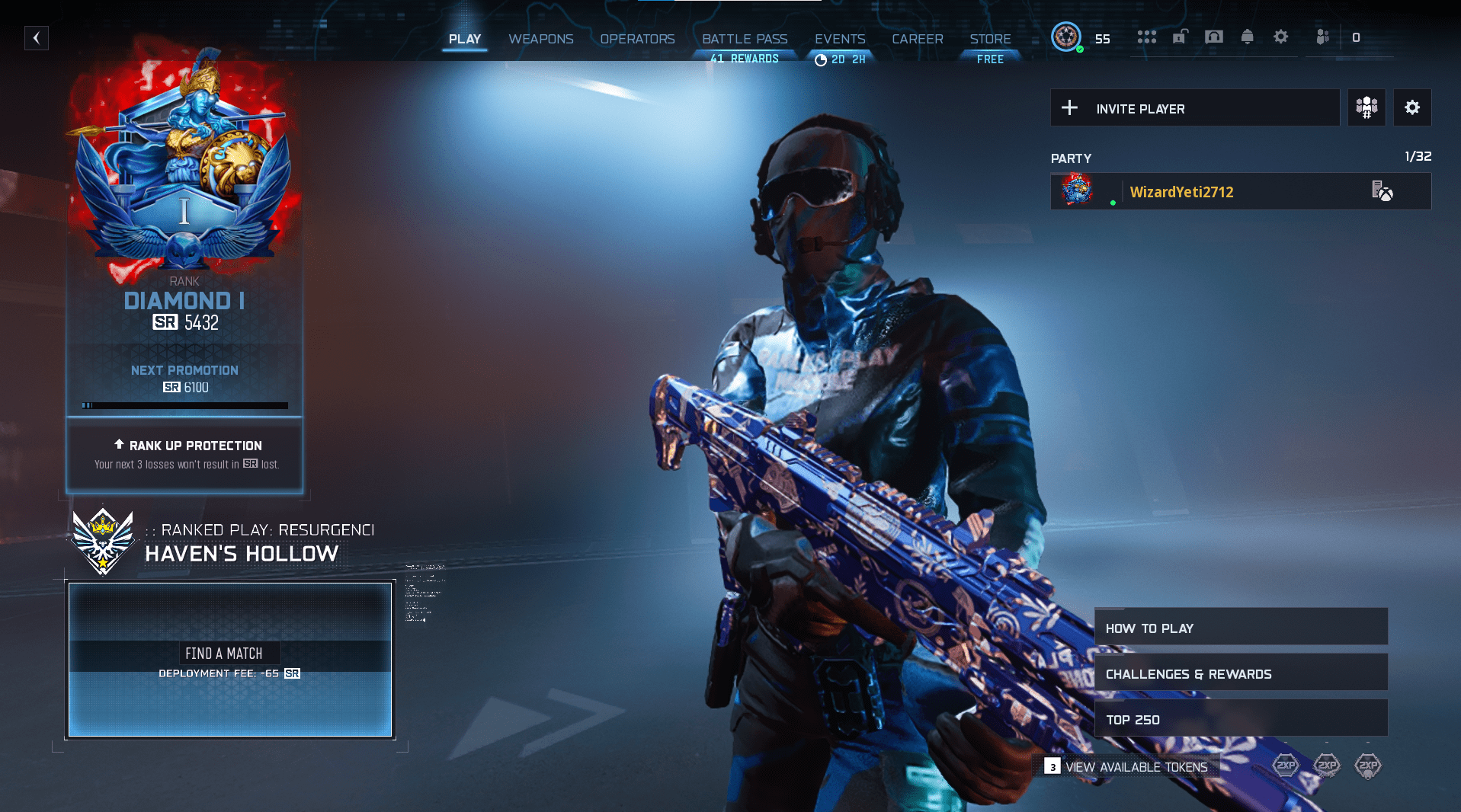Click the squad fill icon beside Invite Player

[x=1366, y=107]
